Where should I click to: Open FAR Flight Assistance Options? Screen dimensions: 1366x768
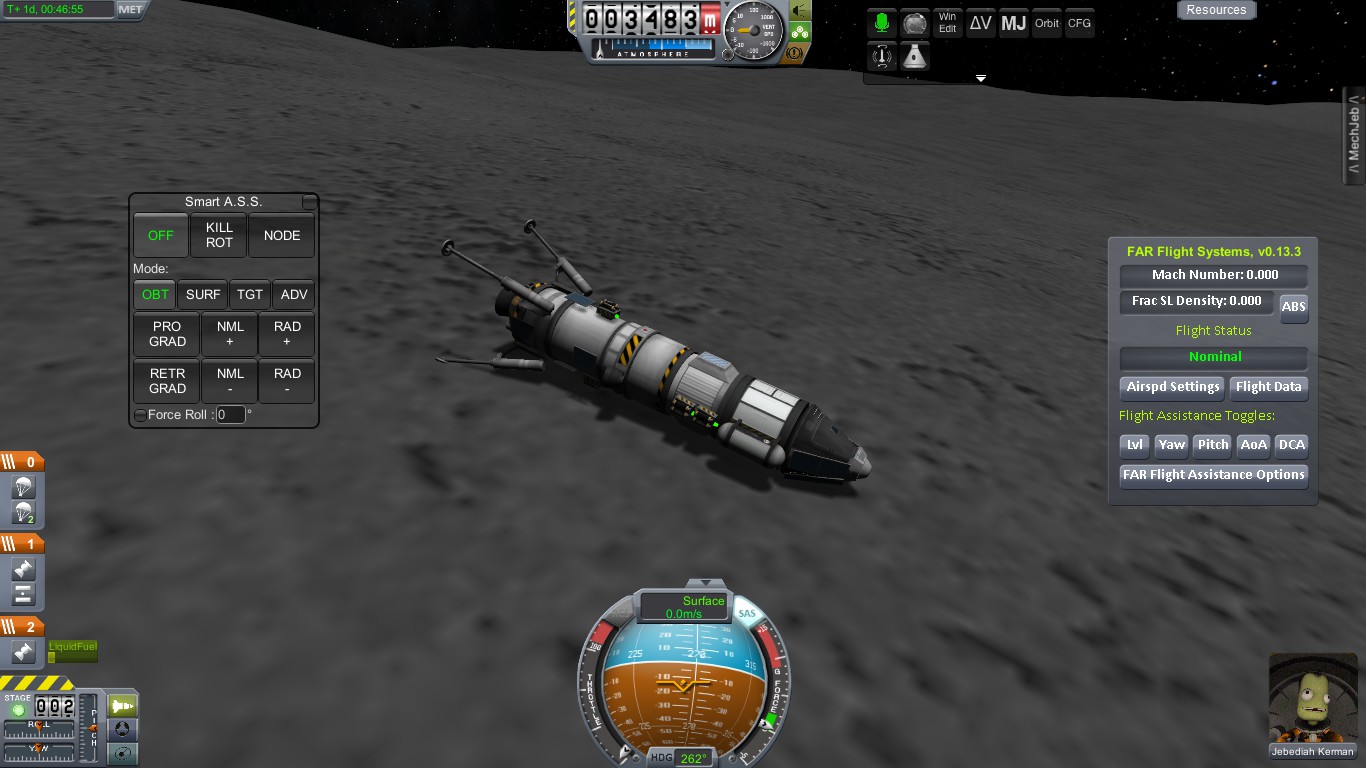(x=1213, y=475)
